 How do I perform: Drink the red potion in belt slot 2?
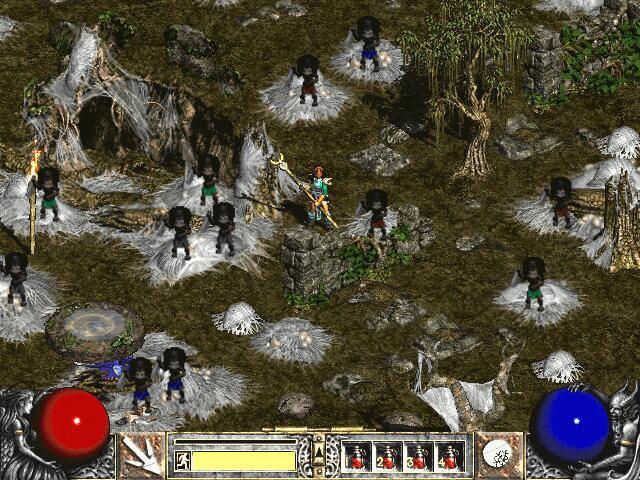pyautogui.click(x=388, y=457)
